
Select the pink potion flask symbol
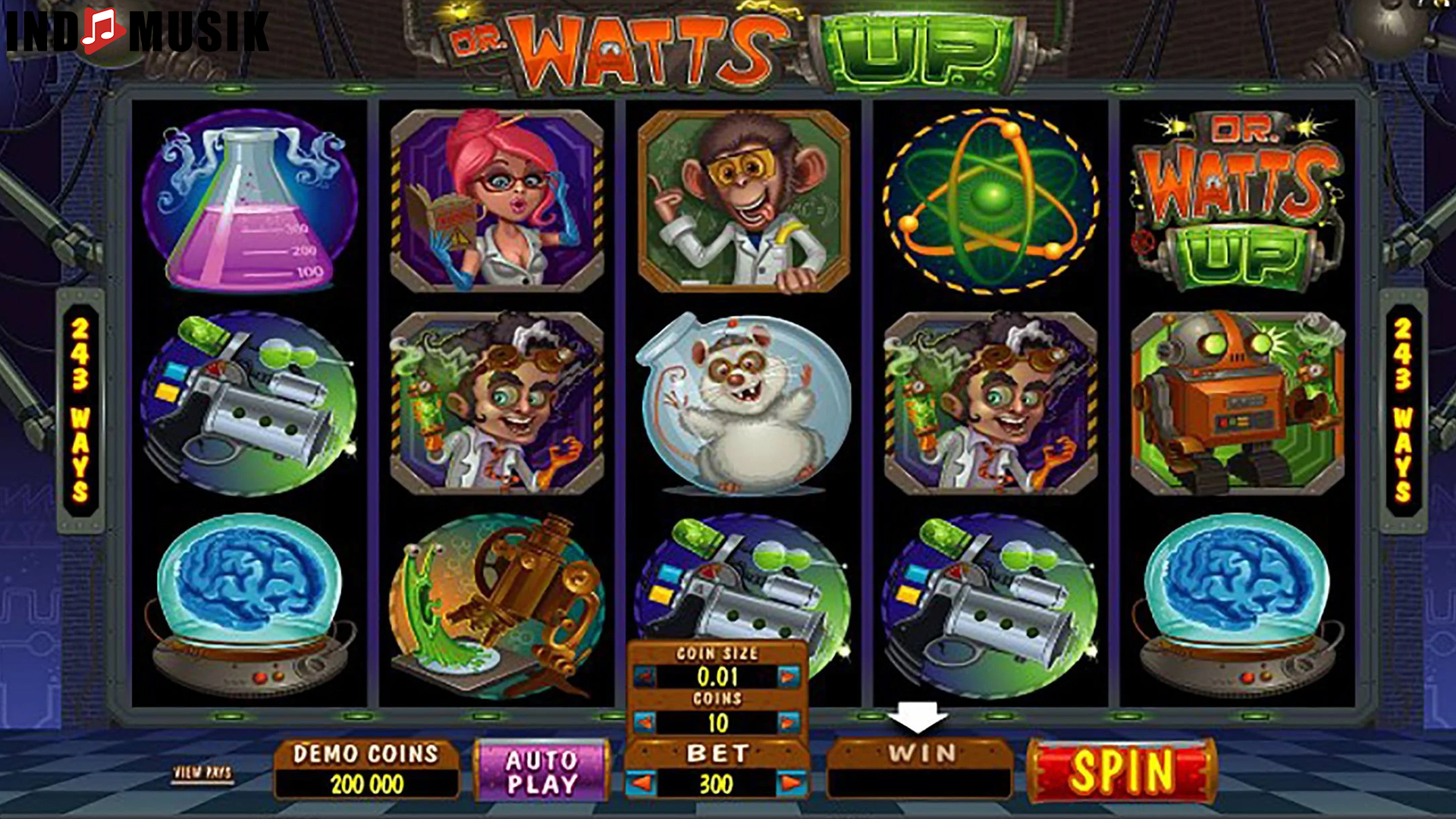250,203
